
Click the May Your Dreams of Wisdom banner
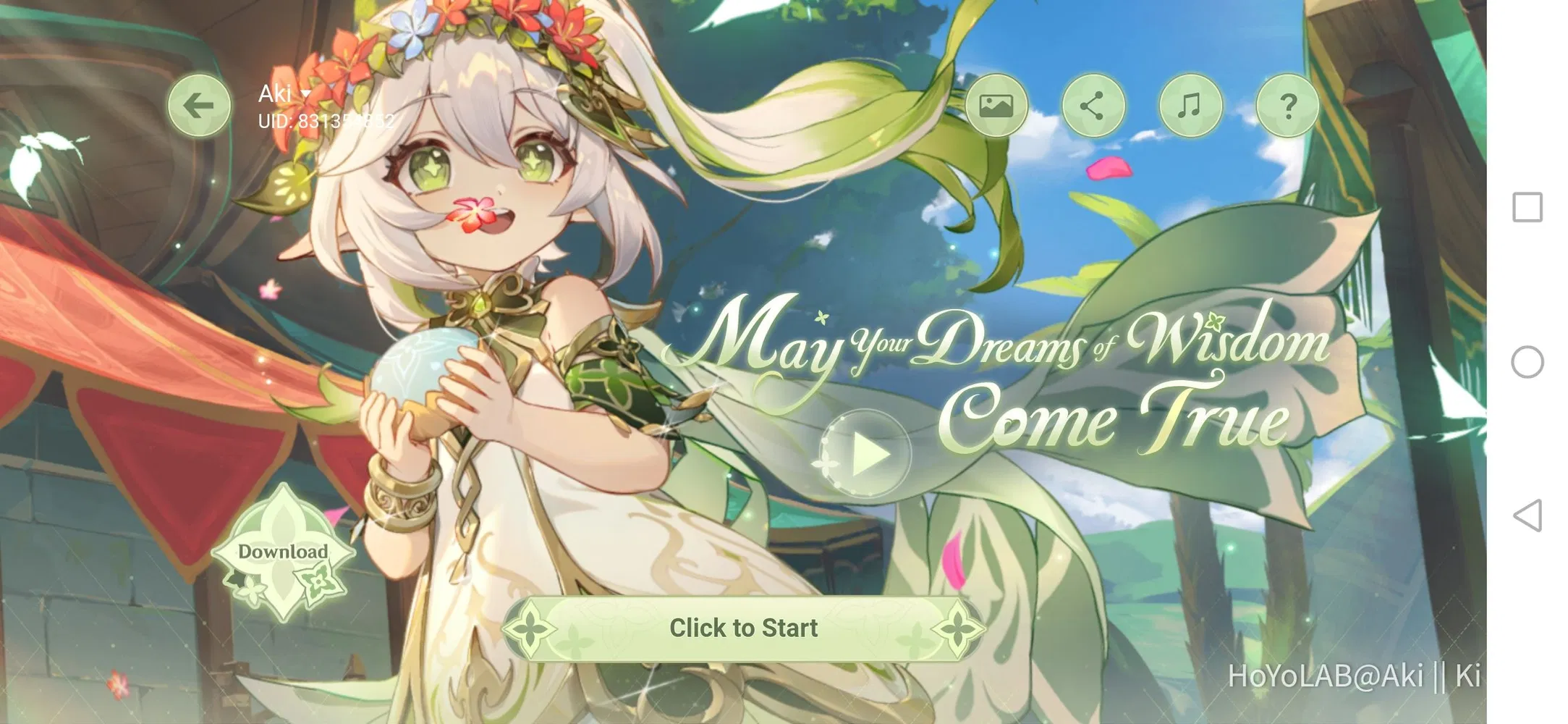tap(1013, 376)
